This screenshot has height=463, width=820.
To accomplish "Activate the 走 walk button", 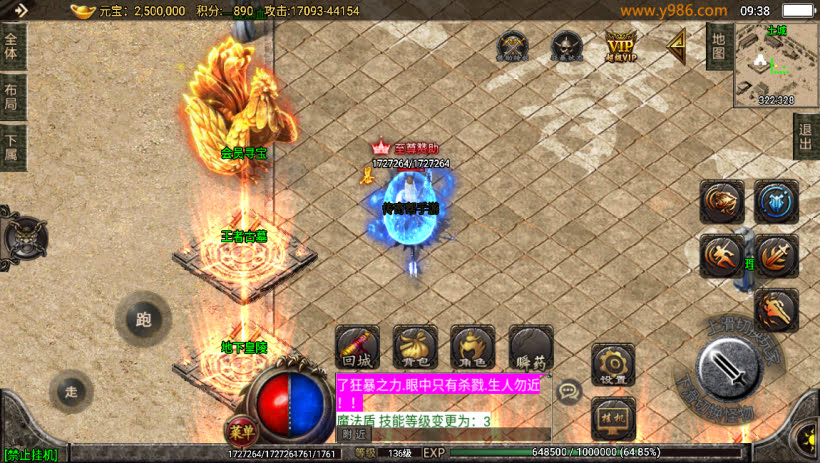I will point(71,391).
